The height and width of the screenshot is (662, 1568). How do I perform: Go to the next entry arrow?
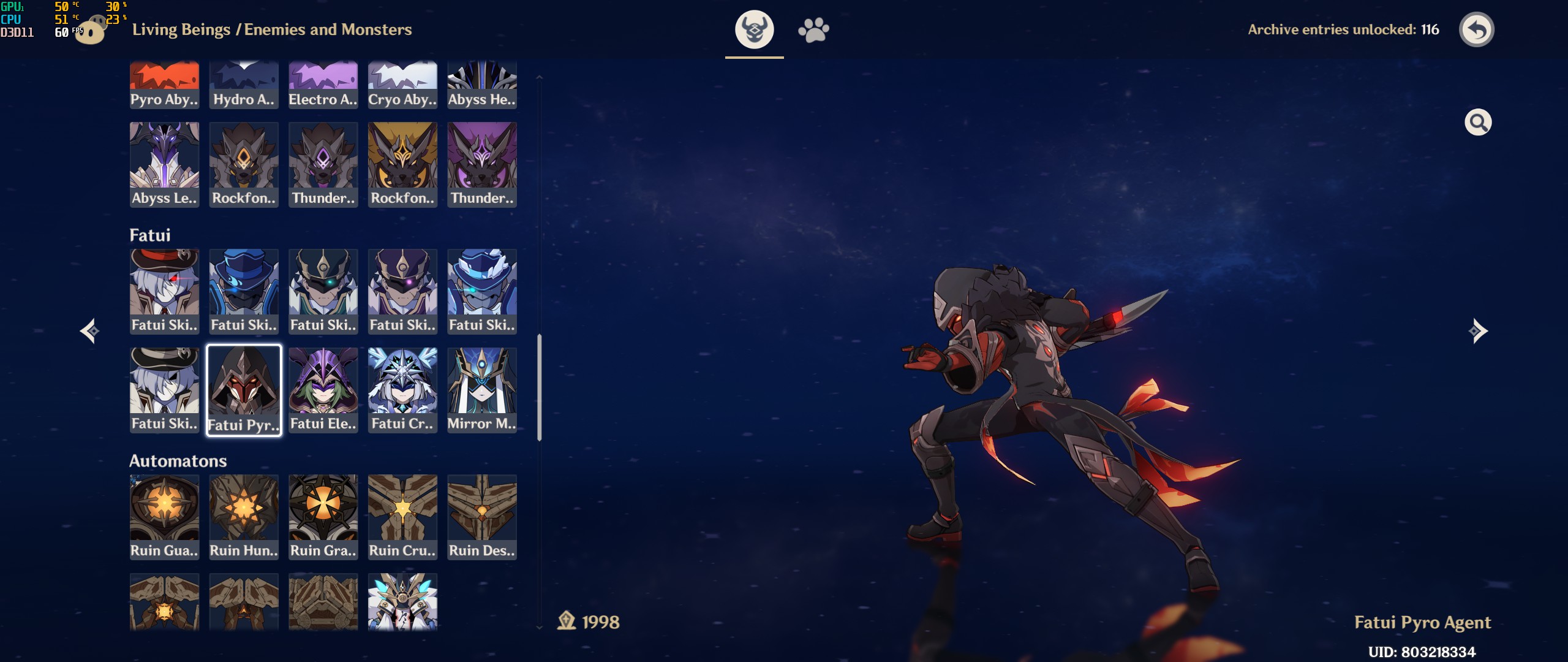pyautogui.click(x=1477, y=331)
